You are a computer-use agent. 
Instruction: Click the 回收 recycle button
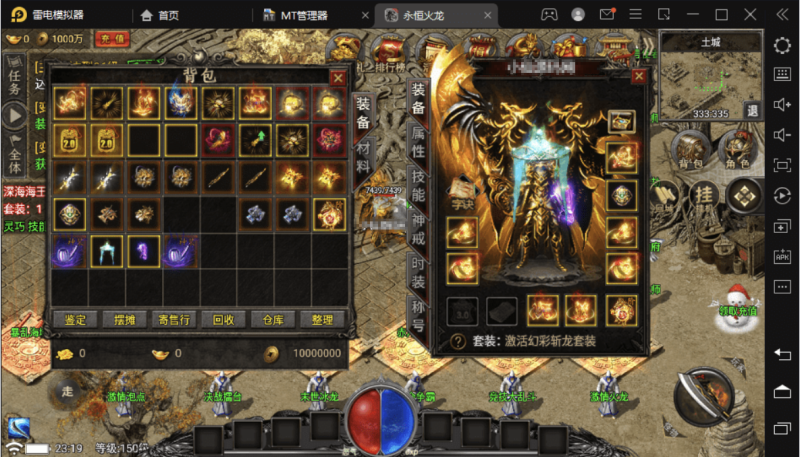pyautogui.click(x=224, y=320)
